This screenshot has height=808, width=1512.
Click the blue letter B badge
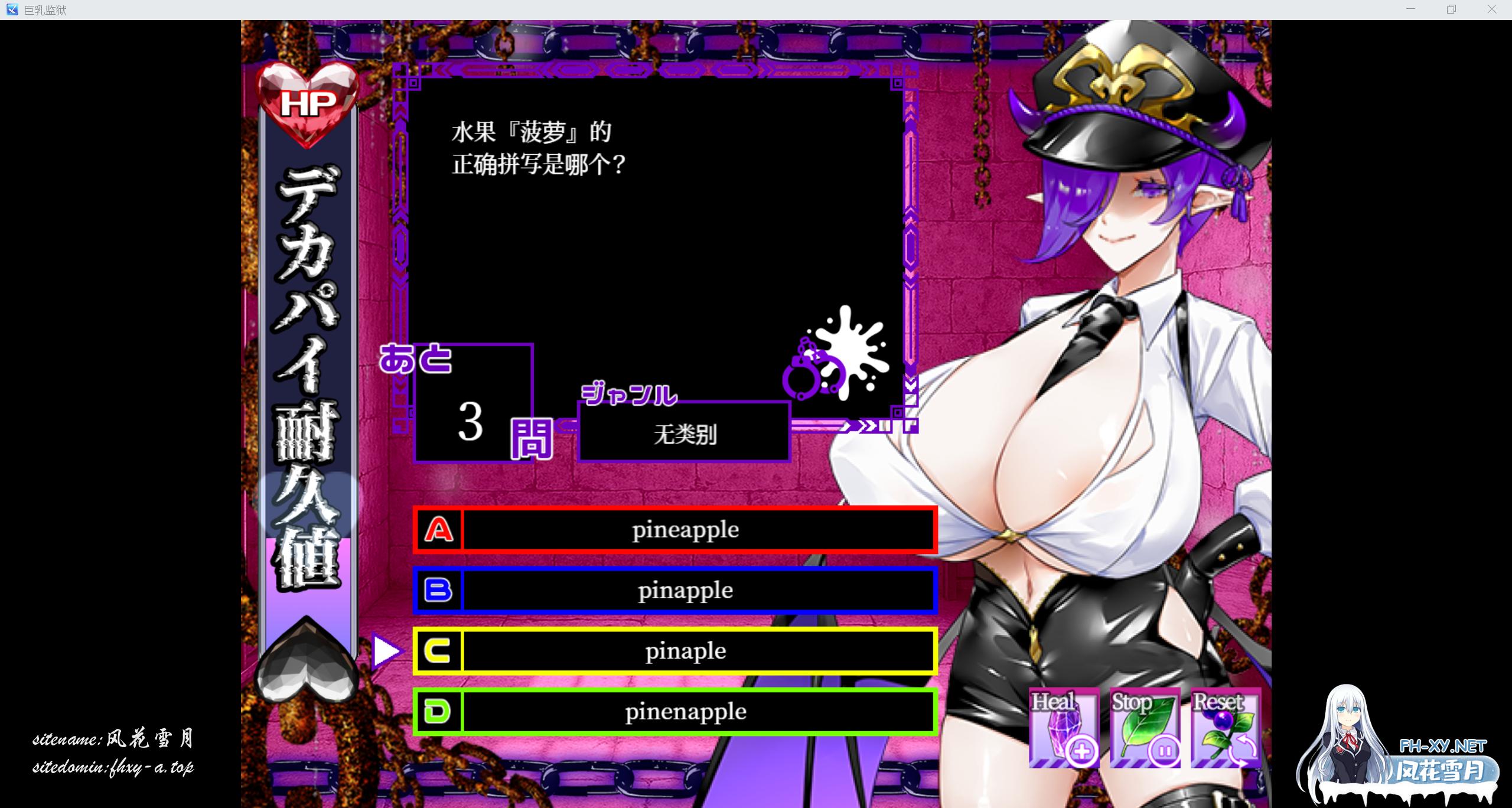pos(438,590)
